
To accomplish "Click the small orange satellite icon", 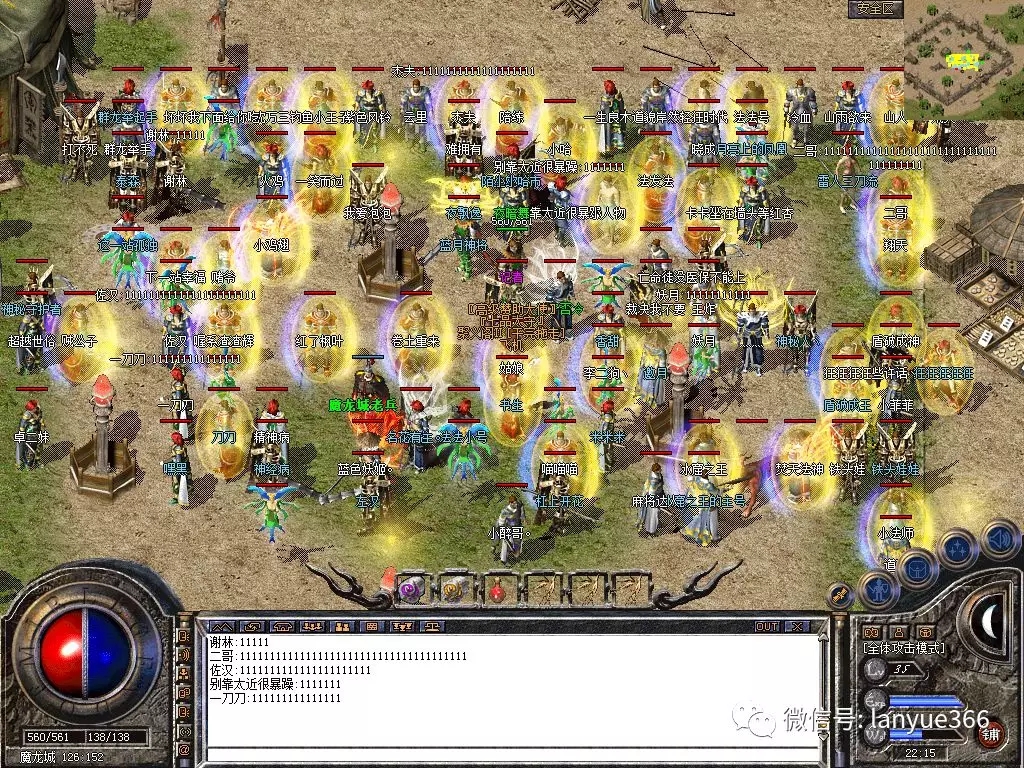I will 837,597.
